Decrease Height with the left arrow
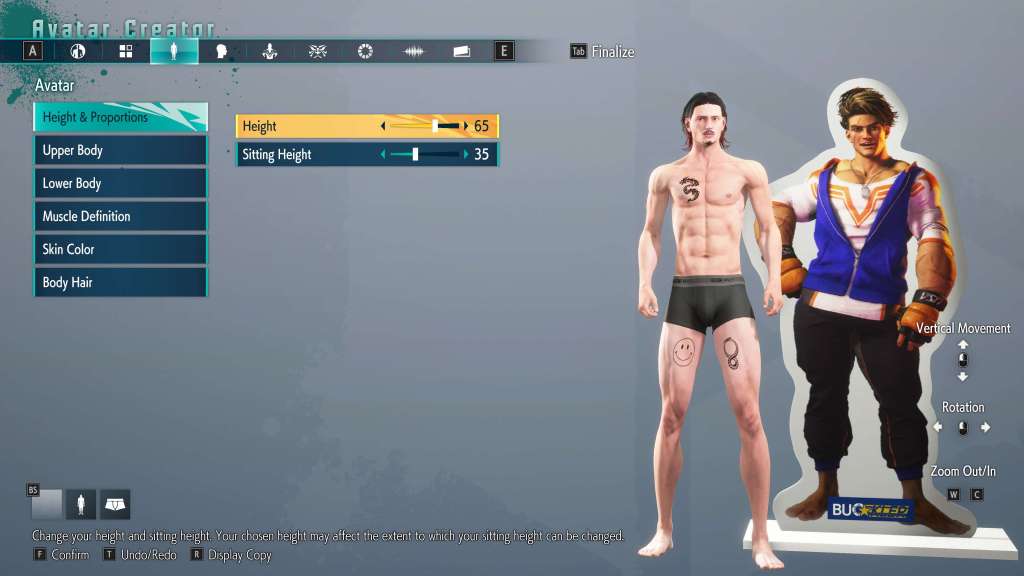Viewport: 1024px width, 576px height. click(382, 126)
